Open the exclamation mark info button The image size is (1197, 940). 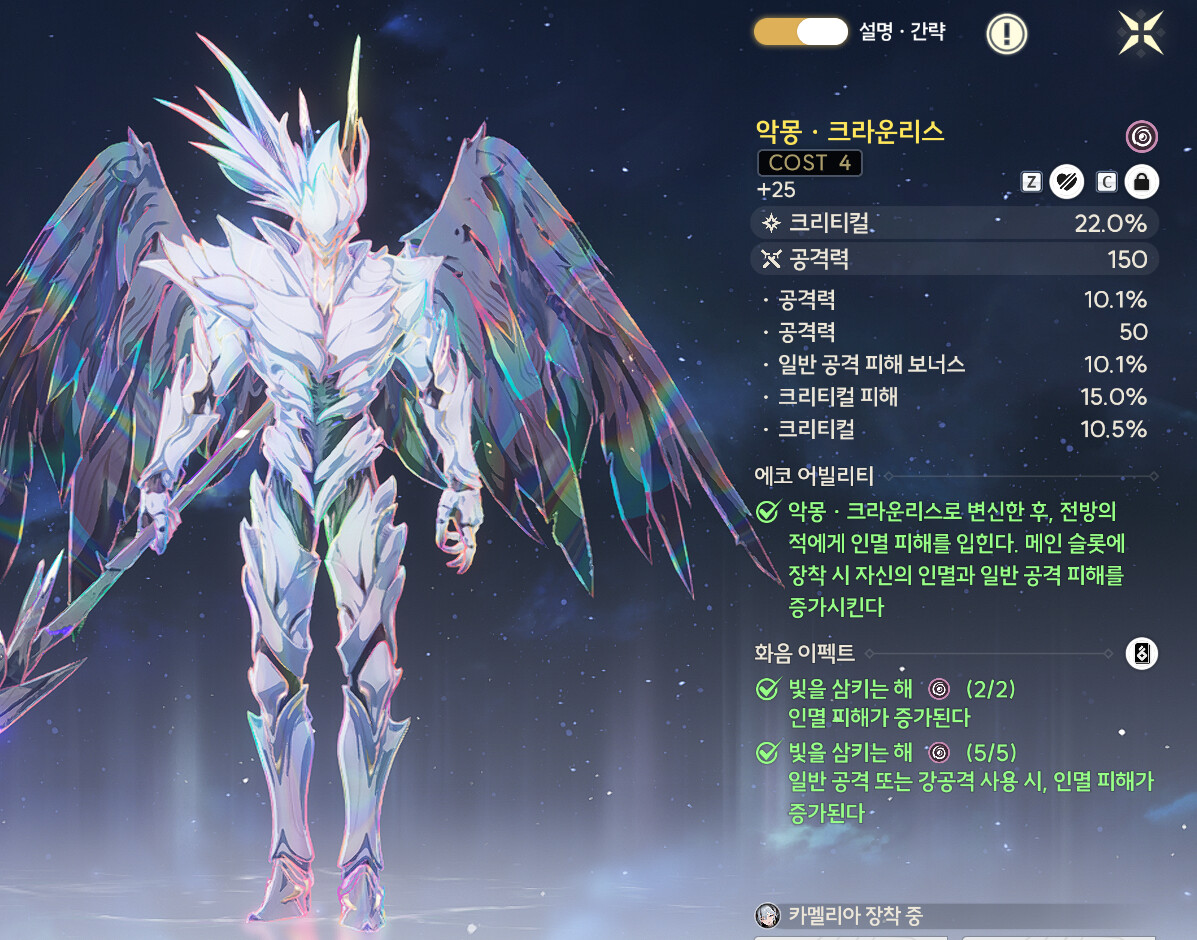1007,34
